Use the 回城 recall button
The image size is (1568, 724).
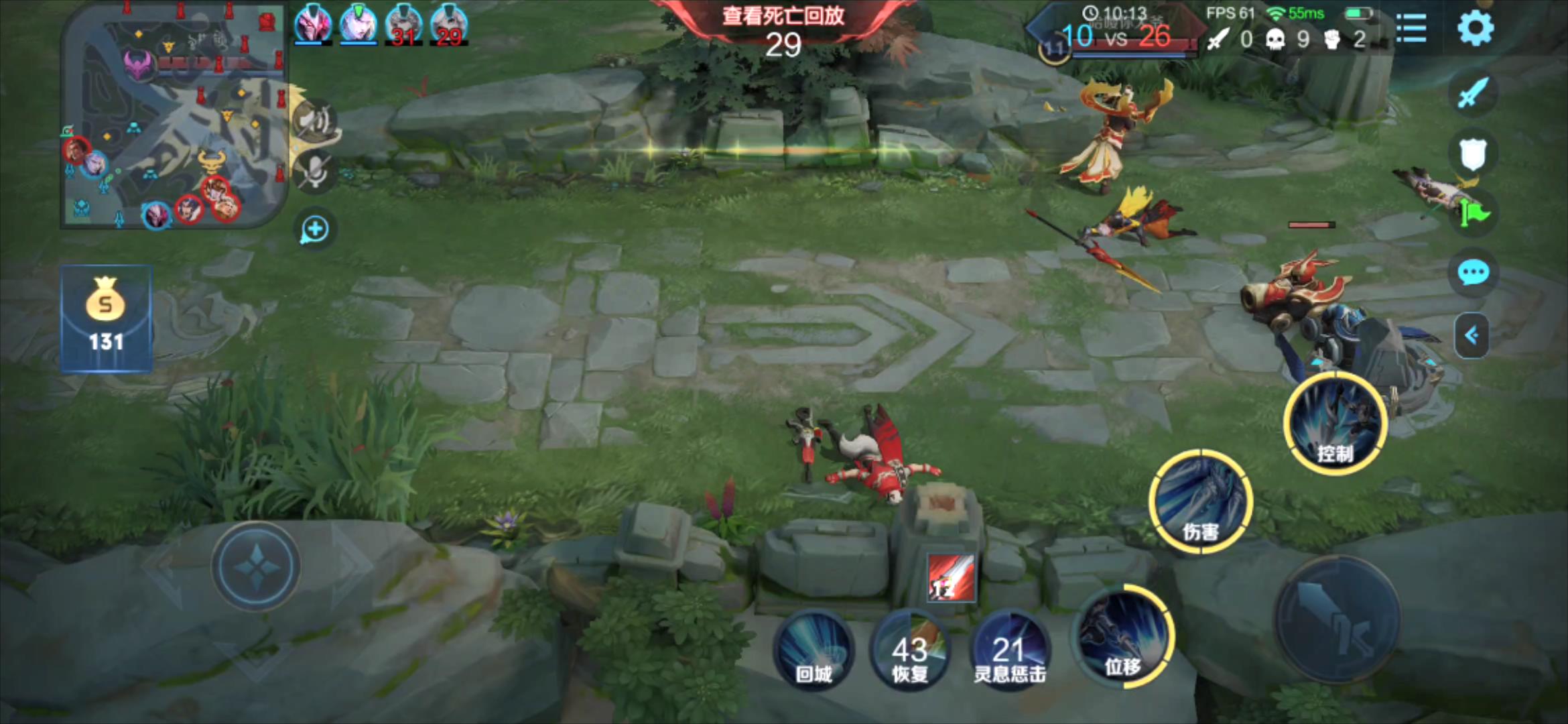click(x=813, y=650)
